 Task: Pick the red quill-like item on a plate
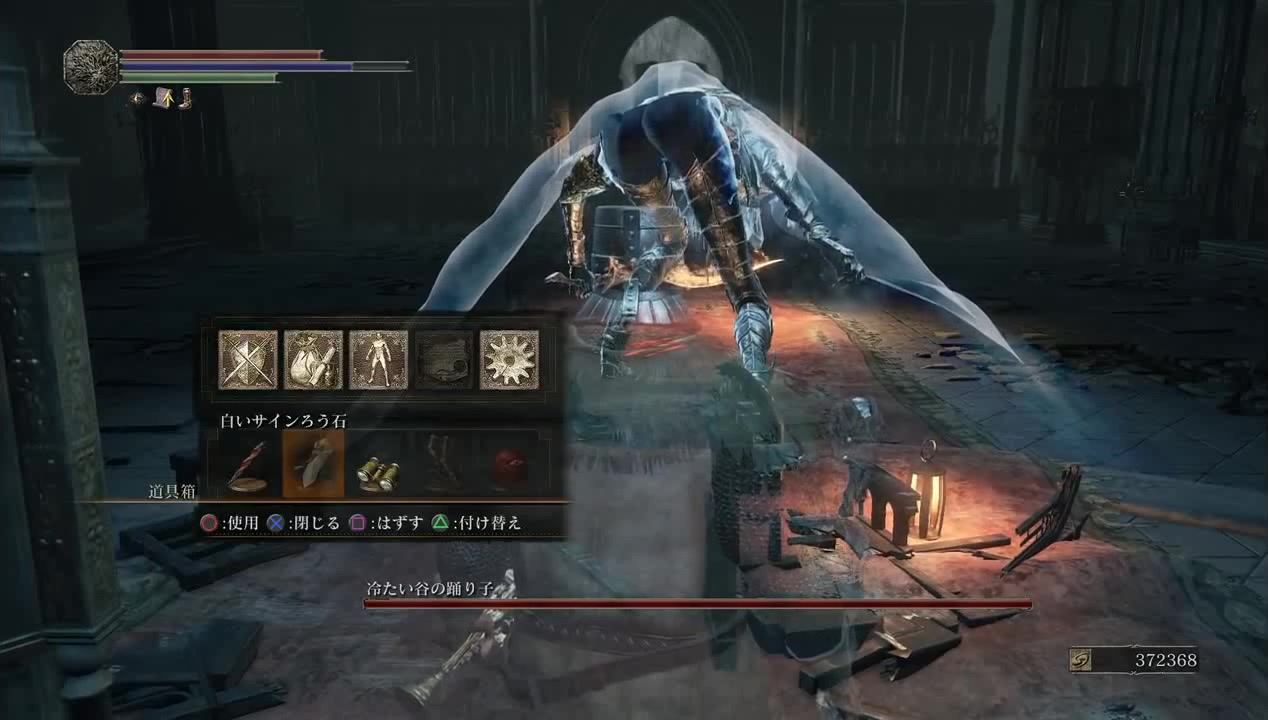(x=248, y=466)
